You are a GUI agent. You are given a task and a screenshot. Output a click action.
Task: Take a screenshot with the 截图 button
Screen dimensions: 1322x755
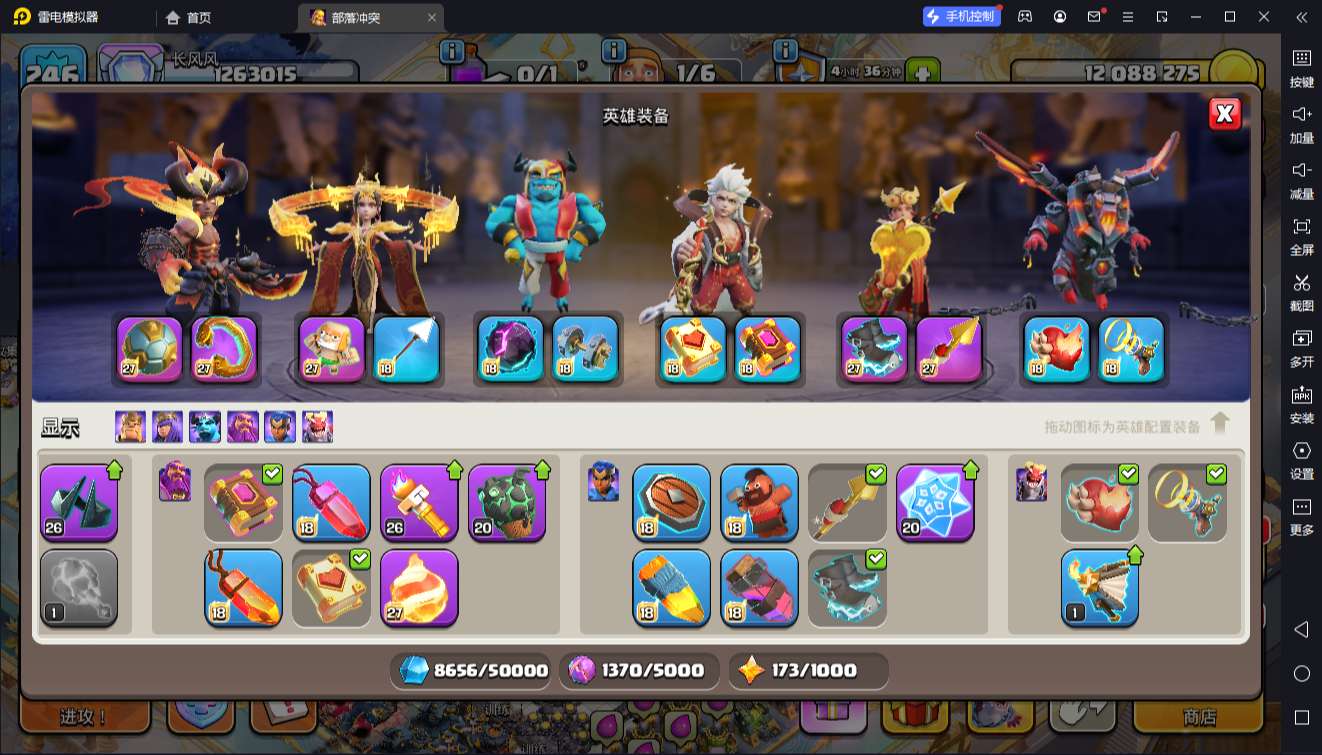point(1301,291)
